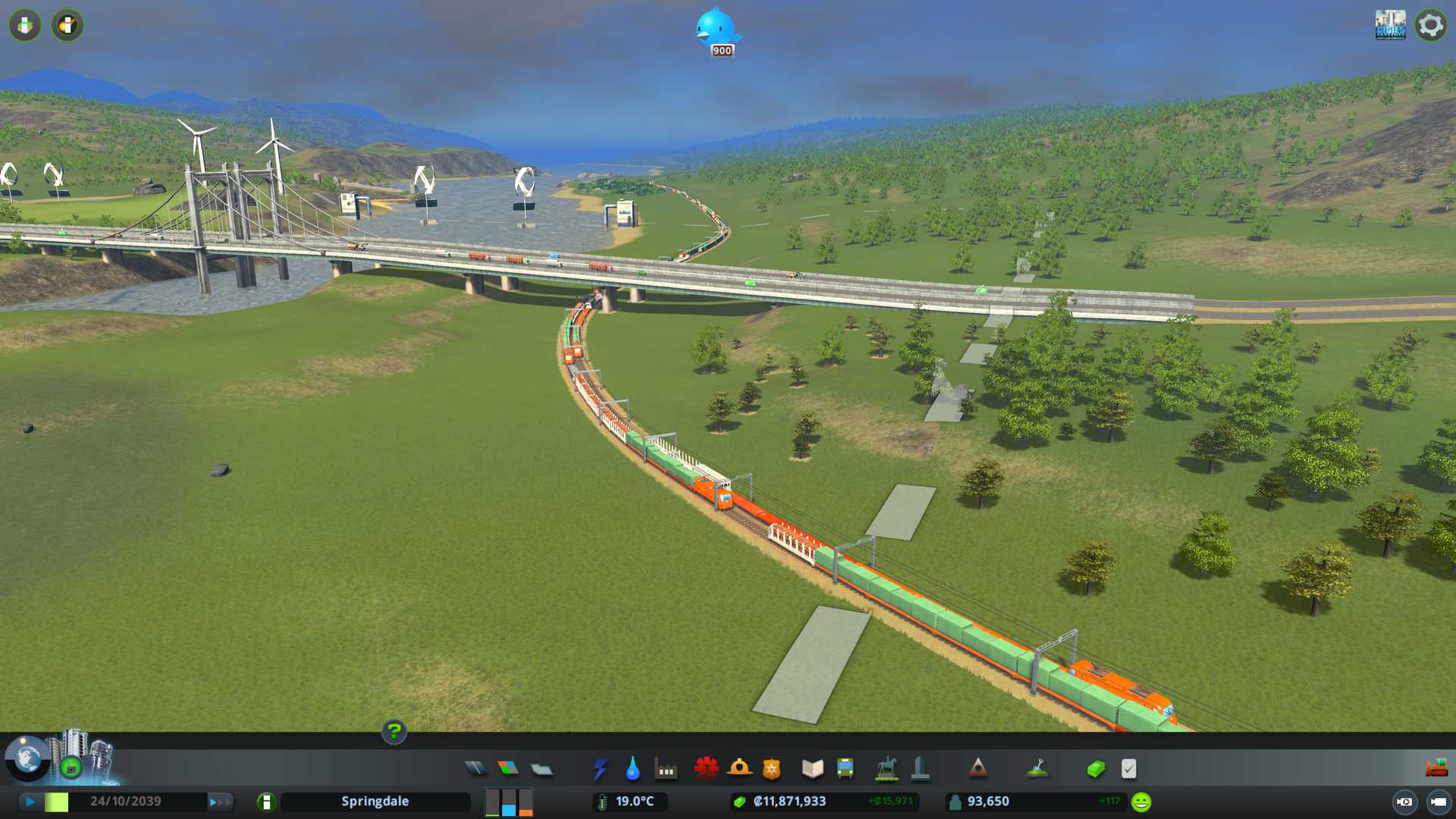Screen dimensions: 1456x819
Task: Open the Economy money panel
Action: pos(1096,769)
